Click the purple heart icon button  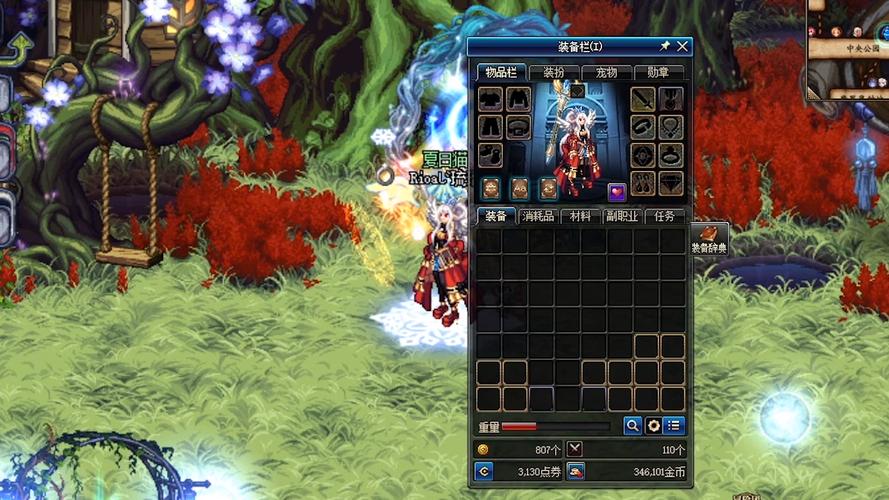point(617,192)
